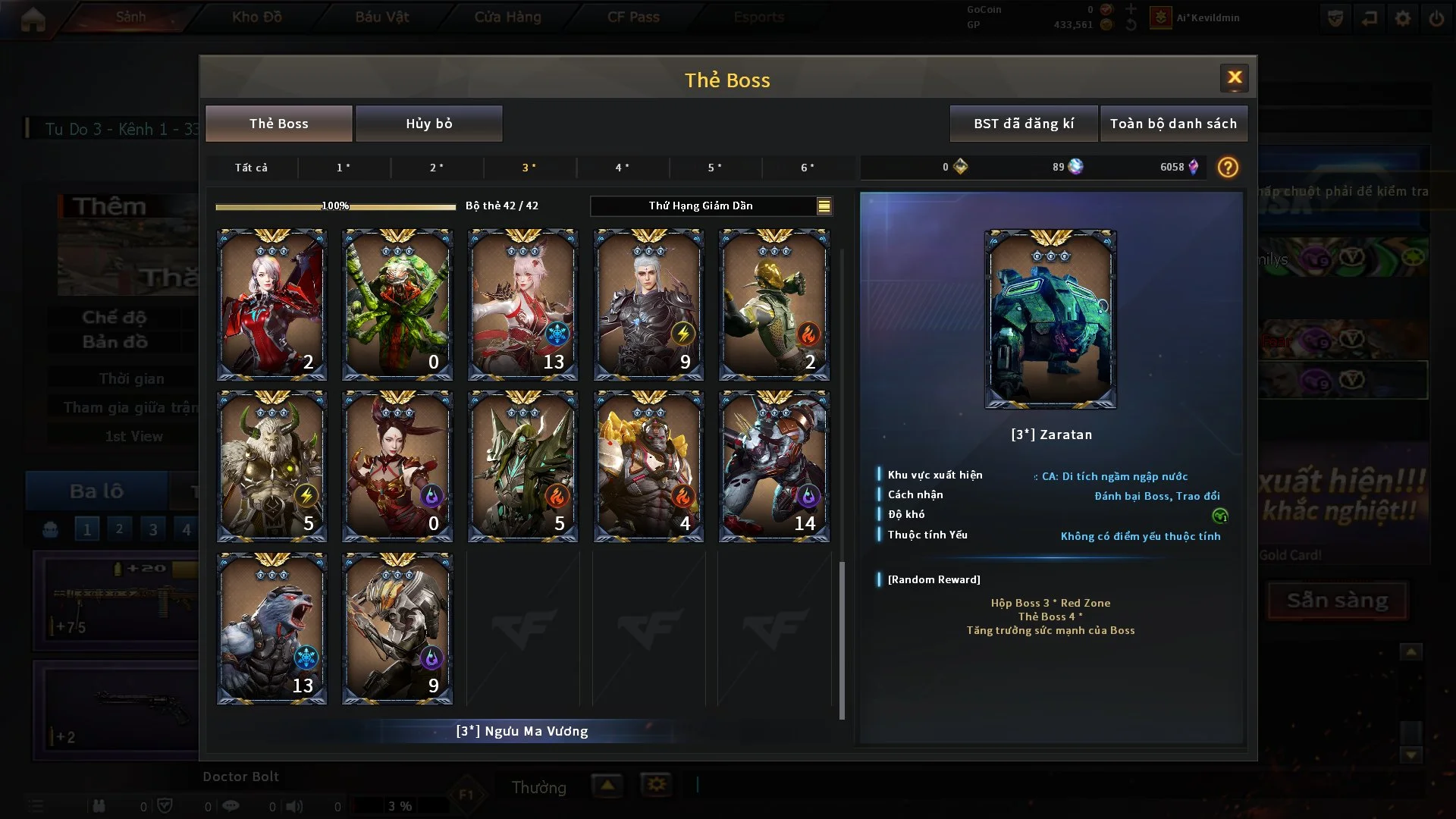
Task: Click the orange question mark help icon
Action: [1227, 167]
